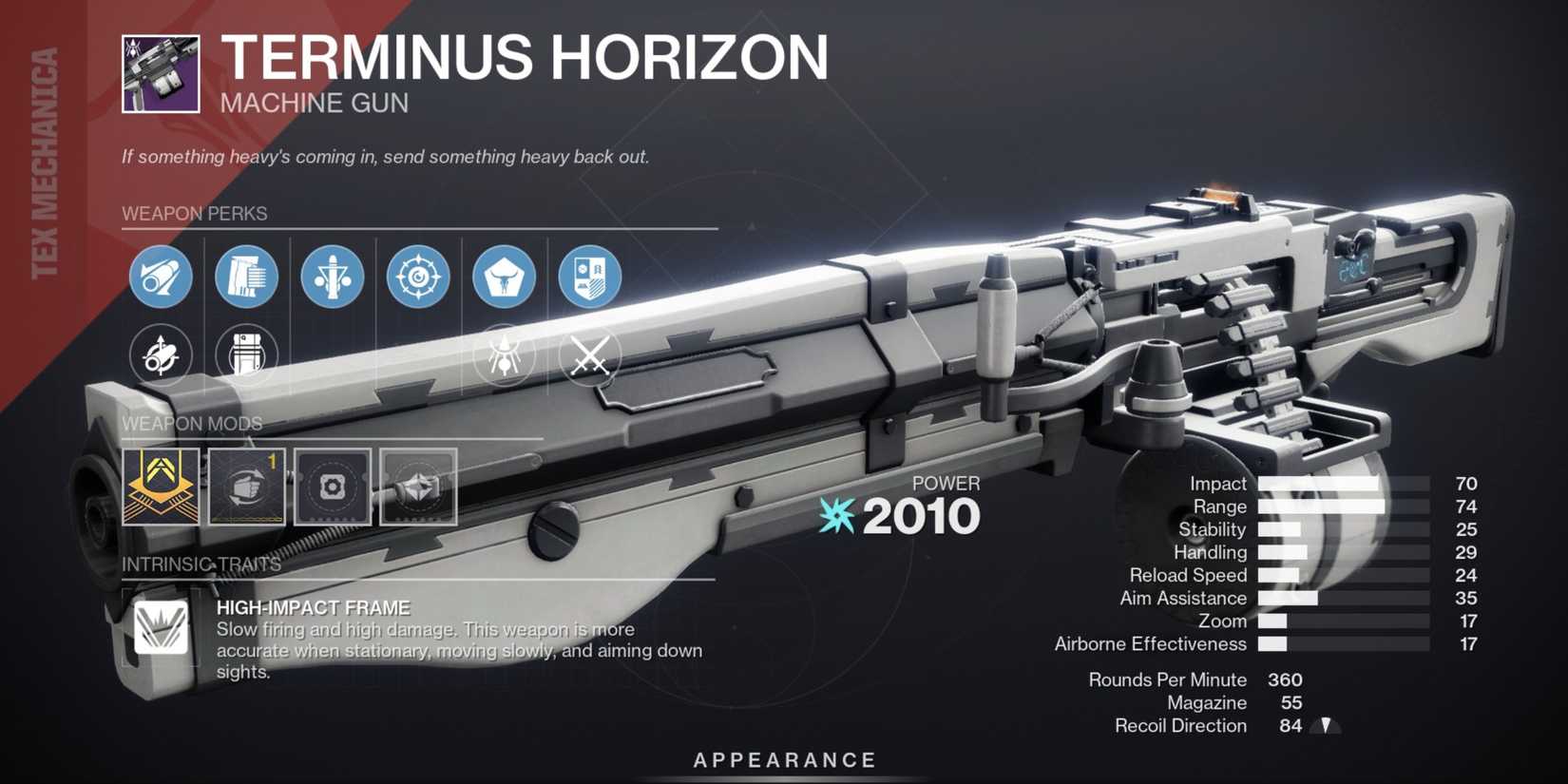Open the counterbalance stock perk icon
The width and height of the screenshot is (1568, 784).
(x=332, y=277)
